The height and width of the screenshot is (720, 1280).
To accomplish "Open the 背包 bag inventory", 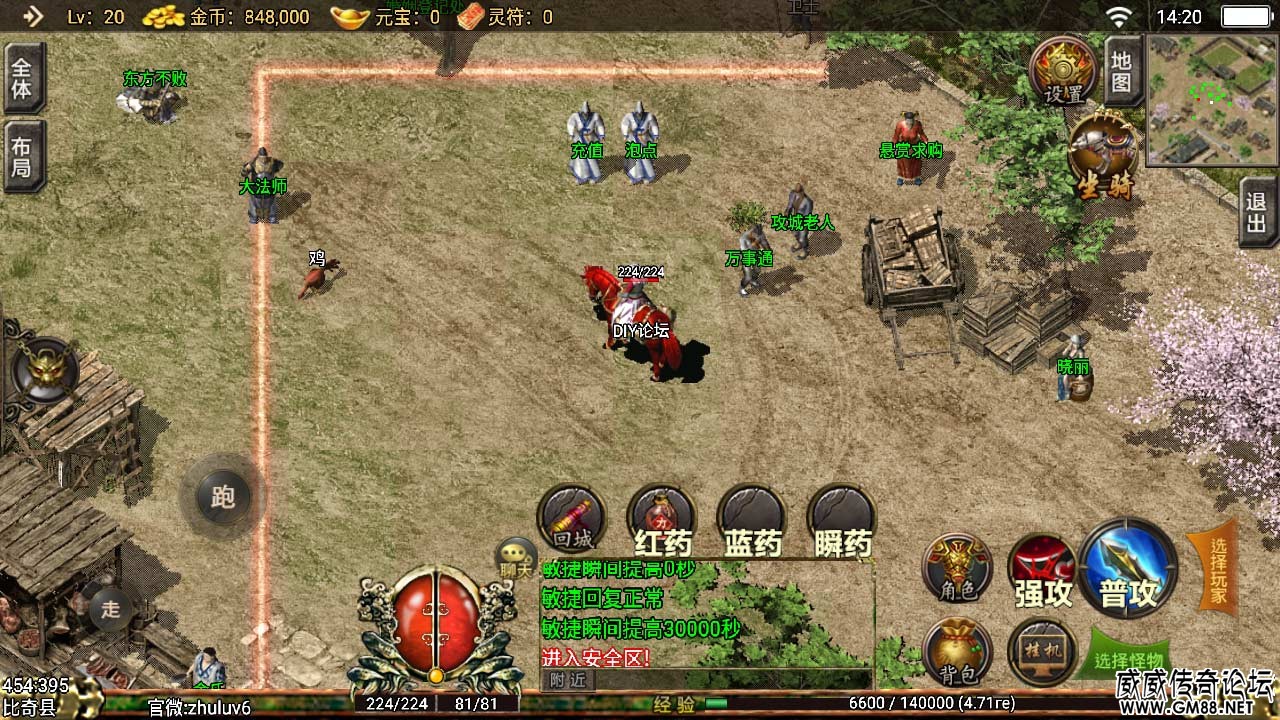I will click(957, 652).
